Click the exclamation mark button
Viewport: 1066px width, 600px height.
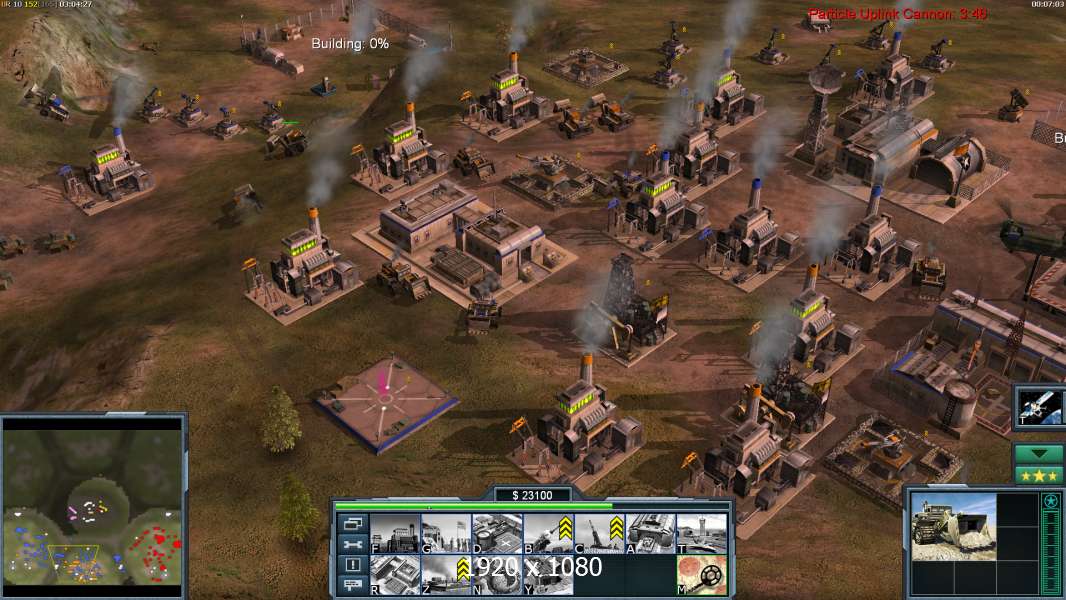[353, 565]
